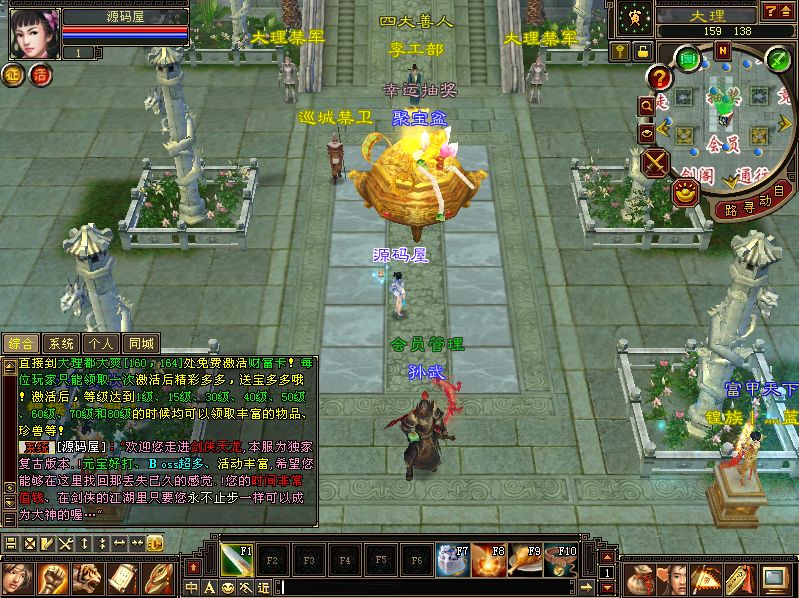Select the 个人 chat tab
799x598 pixels.
[102, 343]
